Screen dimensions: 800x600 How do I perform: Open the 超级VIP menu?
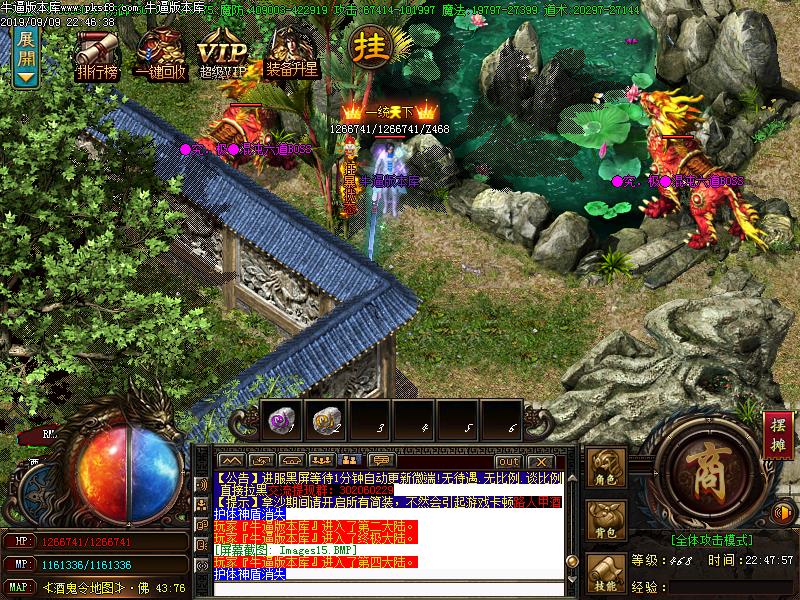point(222,56)
